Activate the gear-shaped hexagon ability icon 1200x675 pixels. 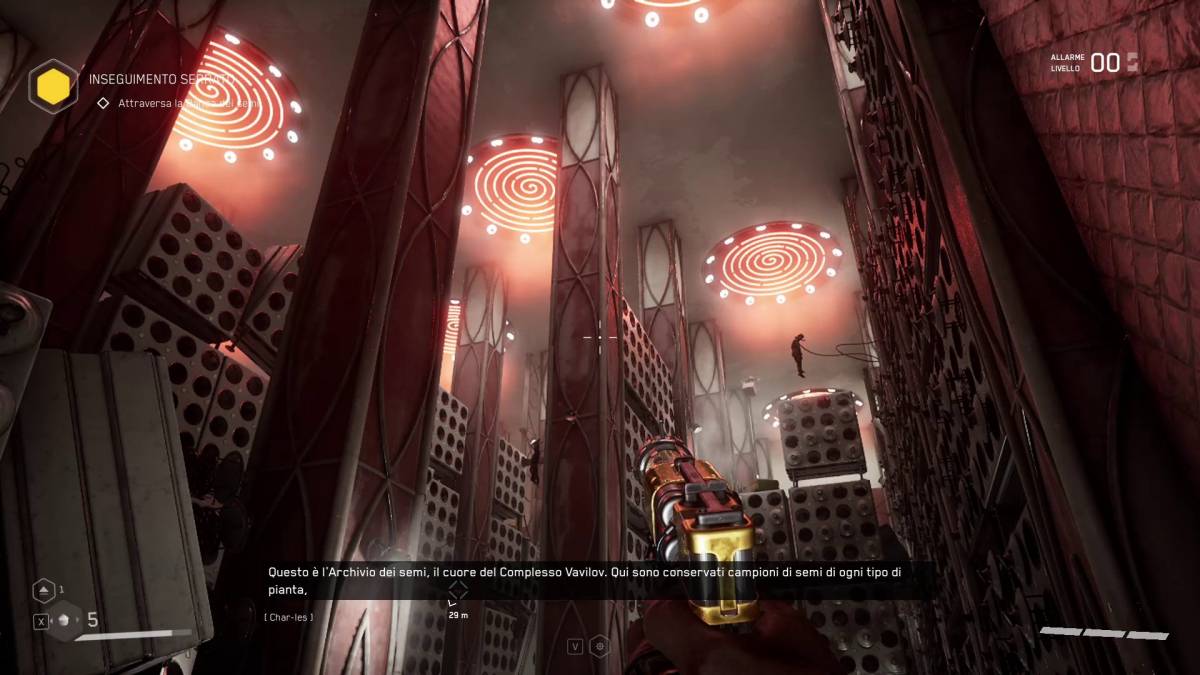(x=599, y=646)
